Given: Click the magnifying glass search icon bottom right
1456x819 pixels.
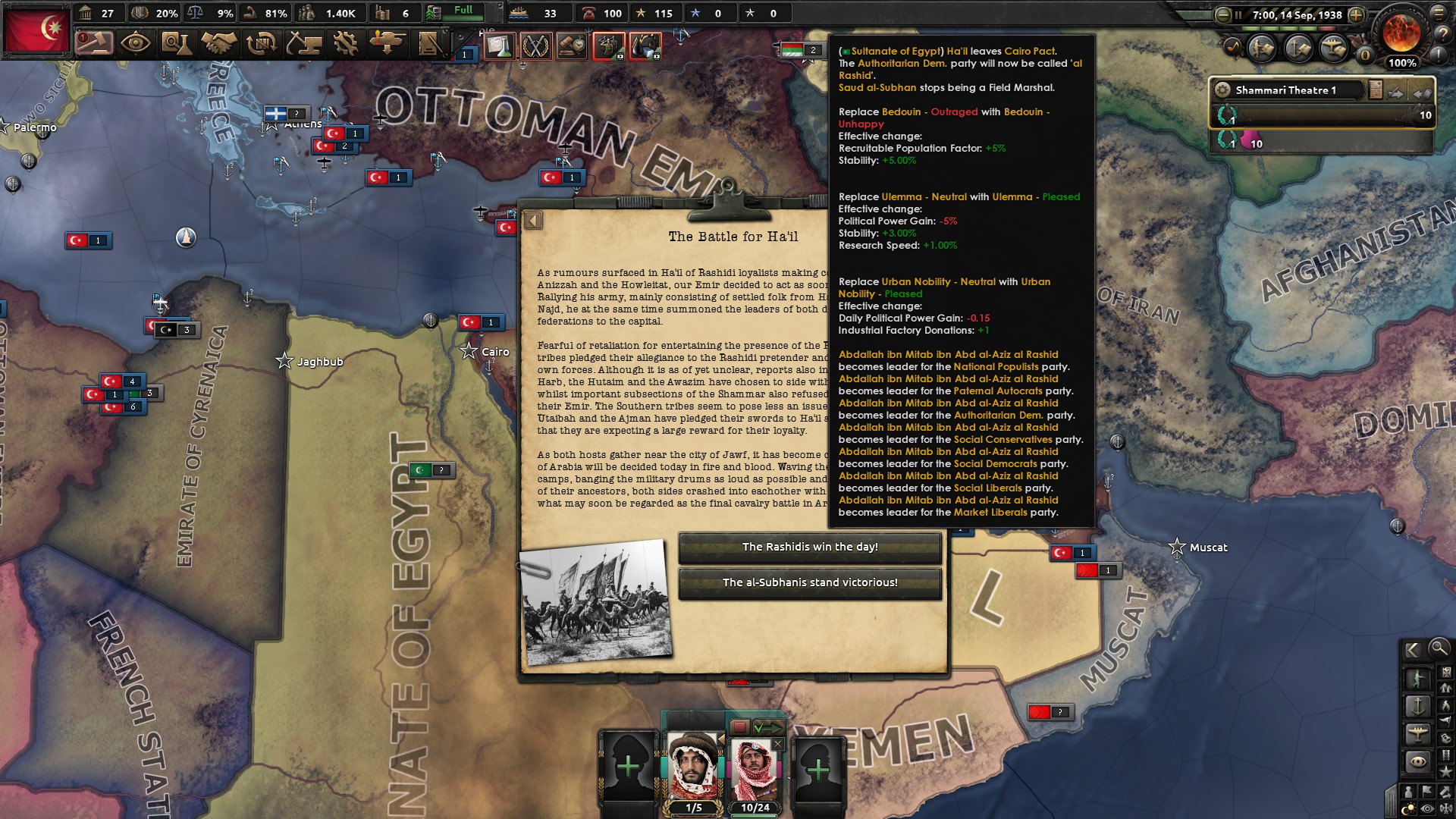Looking at the screenshot, I should point(1439,650).
